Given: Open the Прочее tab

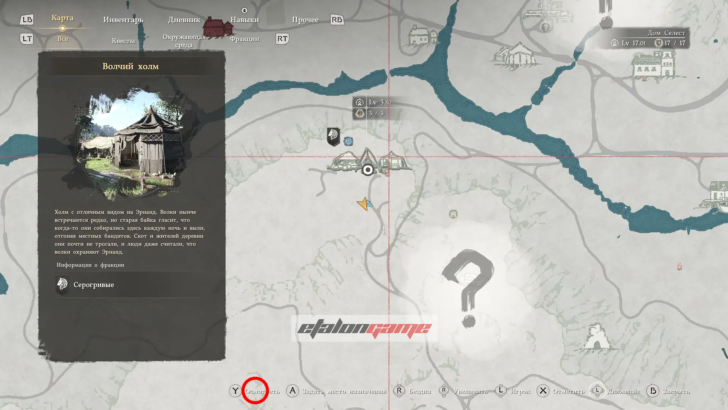Looking at the screenshot, I should 307,18.
